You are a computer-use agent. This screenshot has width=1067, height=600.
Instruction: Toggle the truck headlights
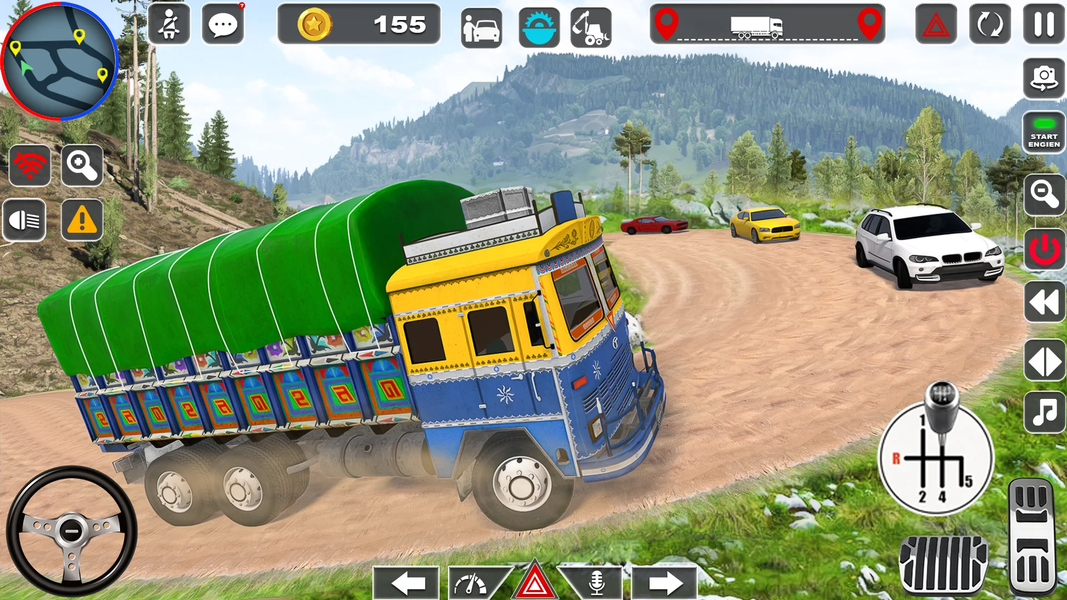24,220
